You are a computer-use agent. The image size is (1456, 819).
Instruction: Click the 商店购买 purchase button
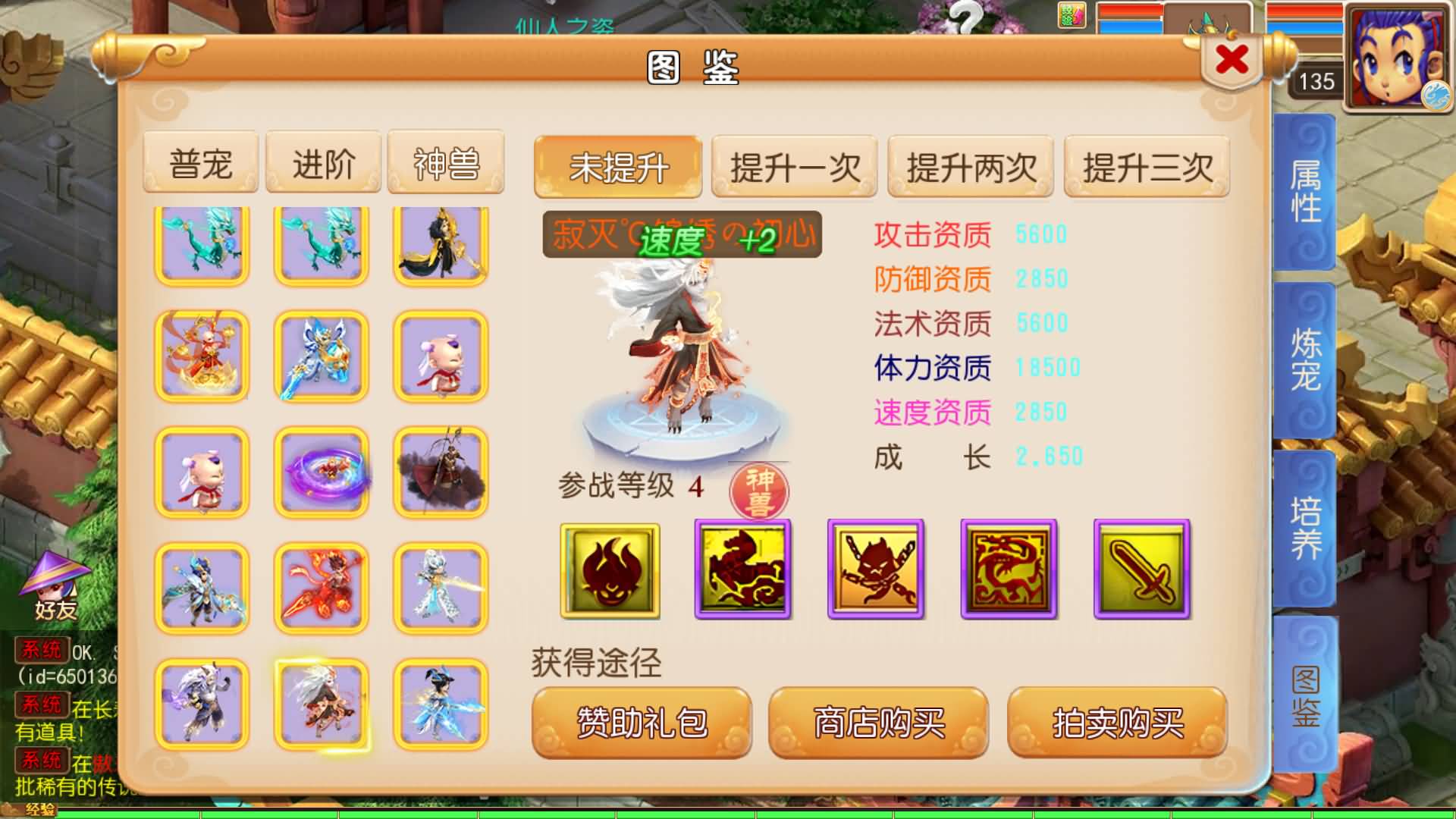[x=878, y=723]
